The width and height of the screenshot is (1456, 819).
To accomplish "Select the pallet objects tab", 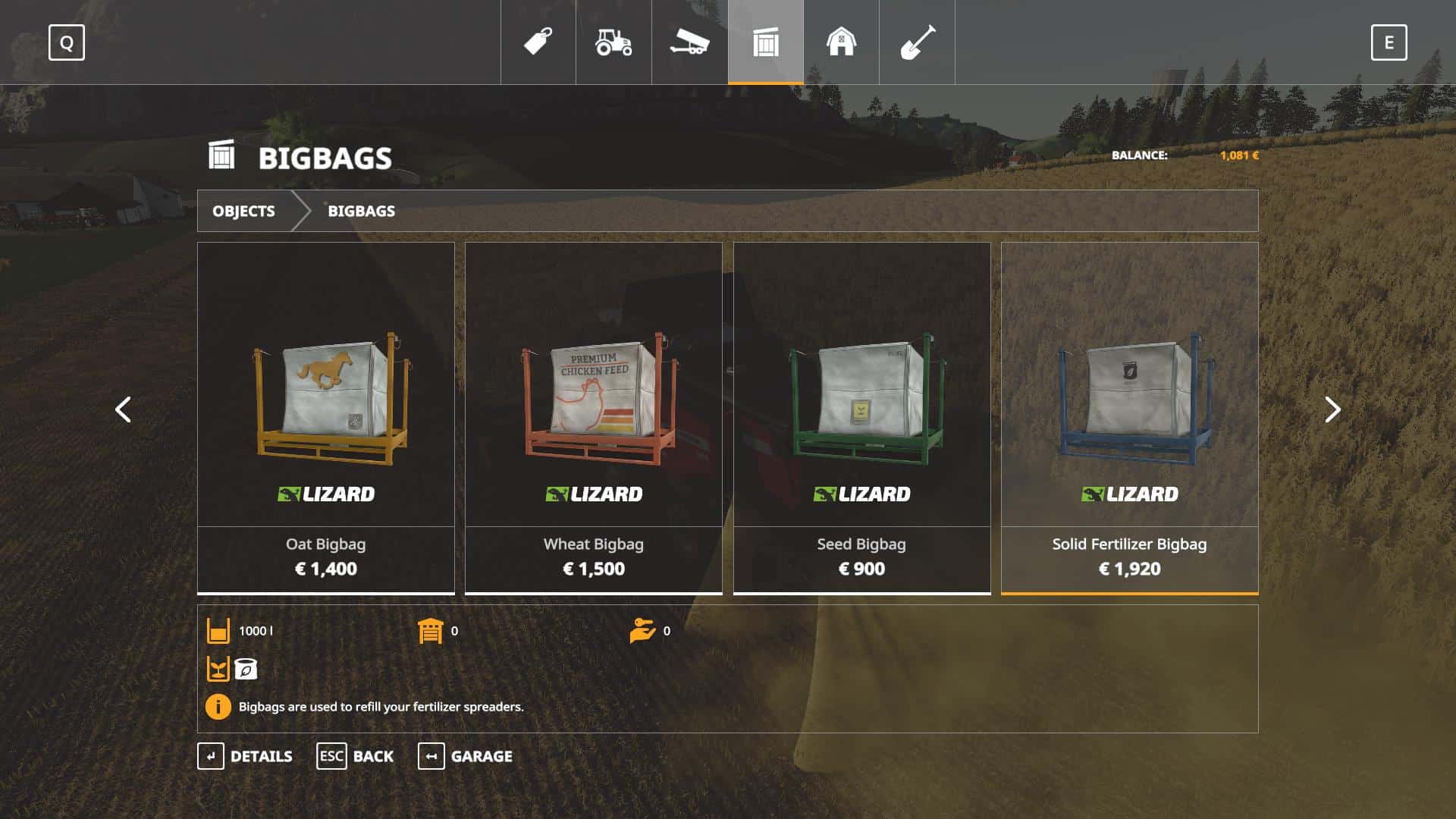I will click(766, 42).
